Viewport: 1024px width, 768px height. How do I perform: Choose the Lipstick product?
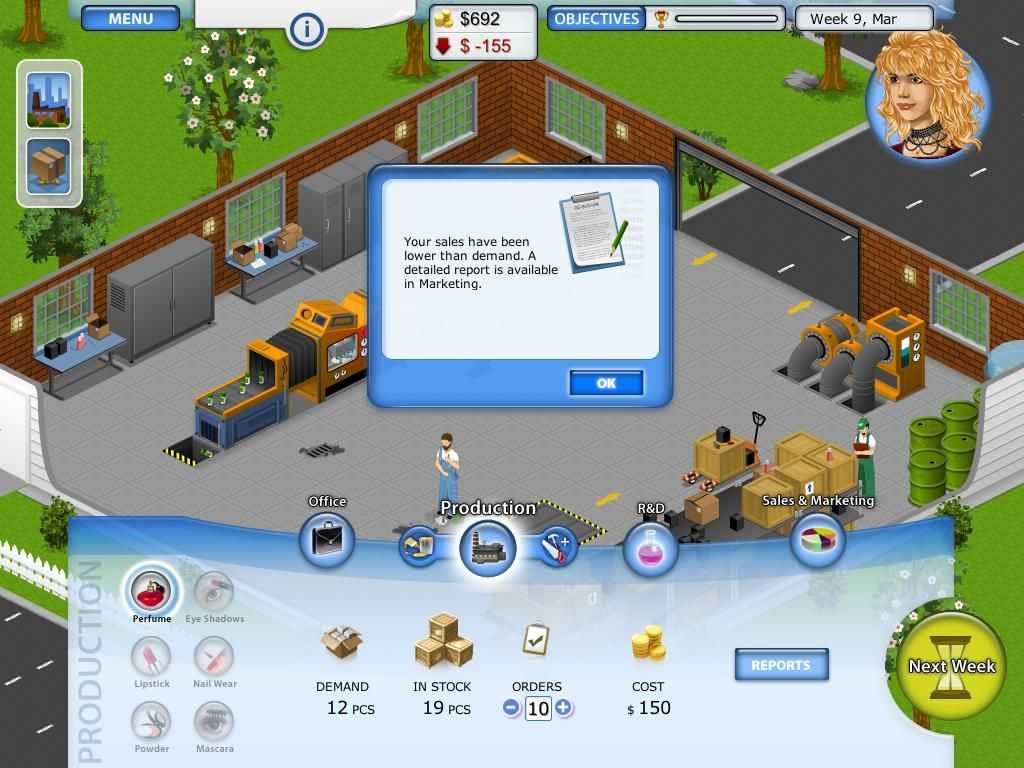152,657
